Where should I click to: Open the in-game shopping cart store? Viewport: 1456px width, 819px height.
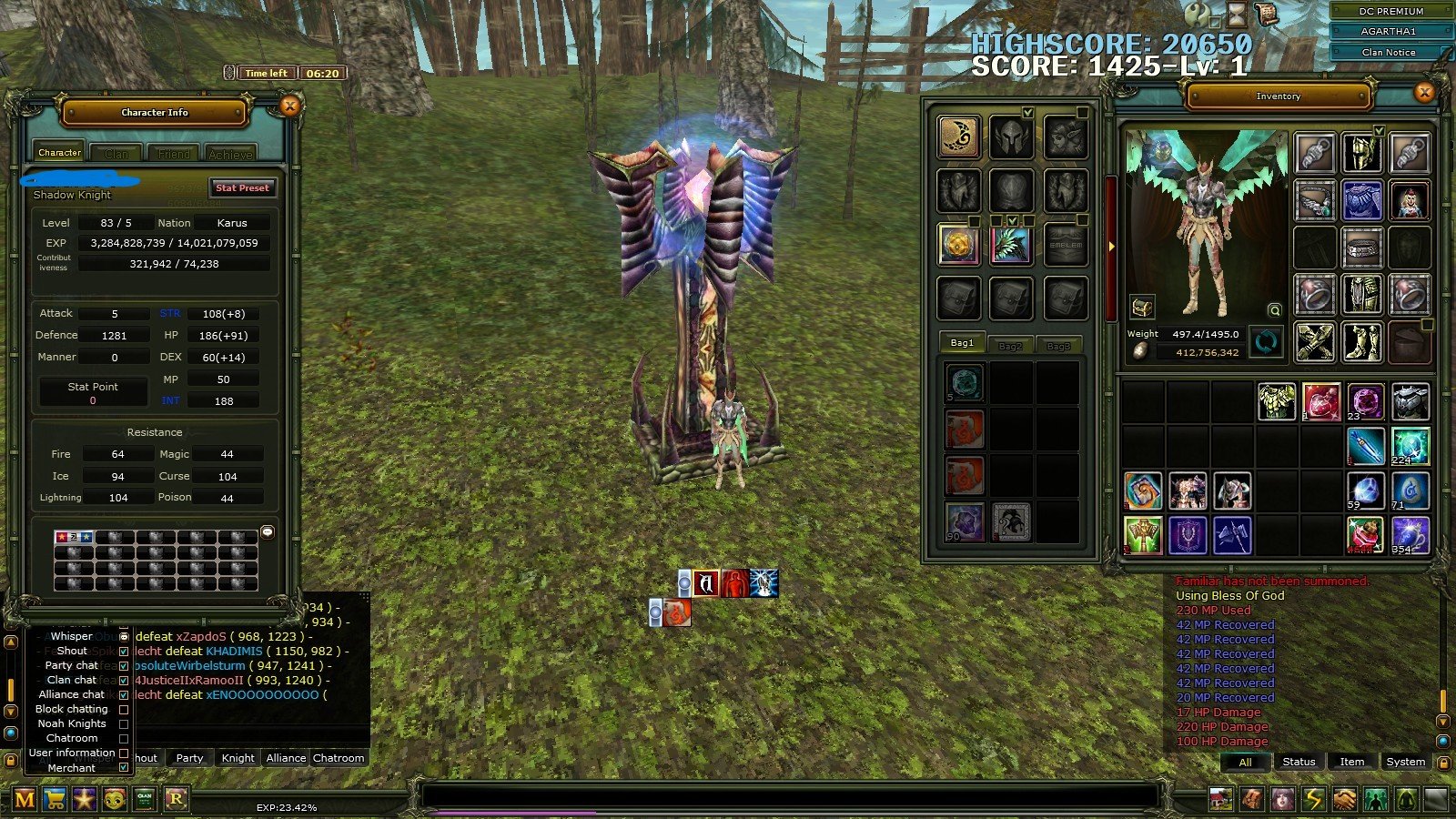pos(56,801)
